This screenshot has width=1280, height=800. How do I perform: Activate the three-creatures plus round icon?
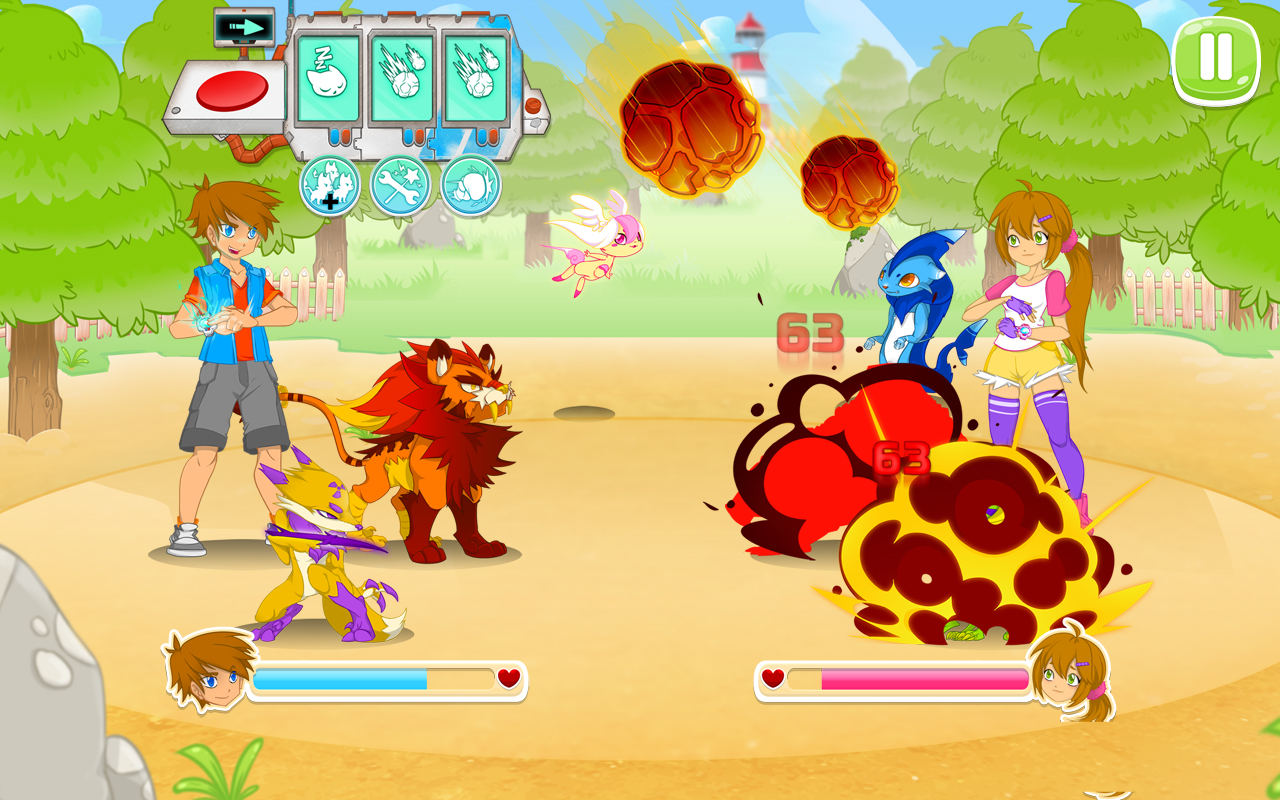pos(330,186)
